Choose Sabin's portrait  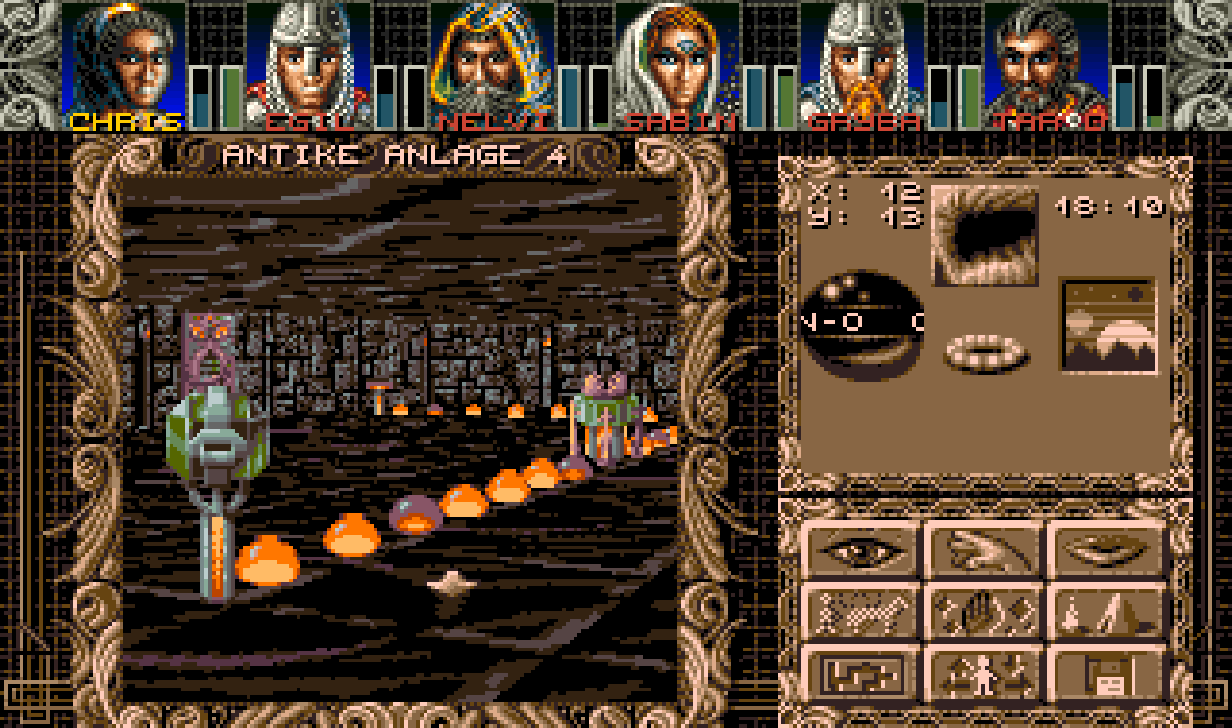pyautogui.click(x=677, y=58)
